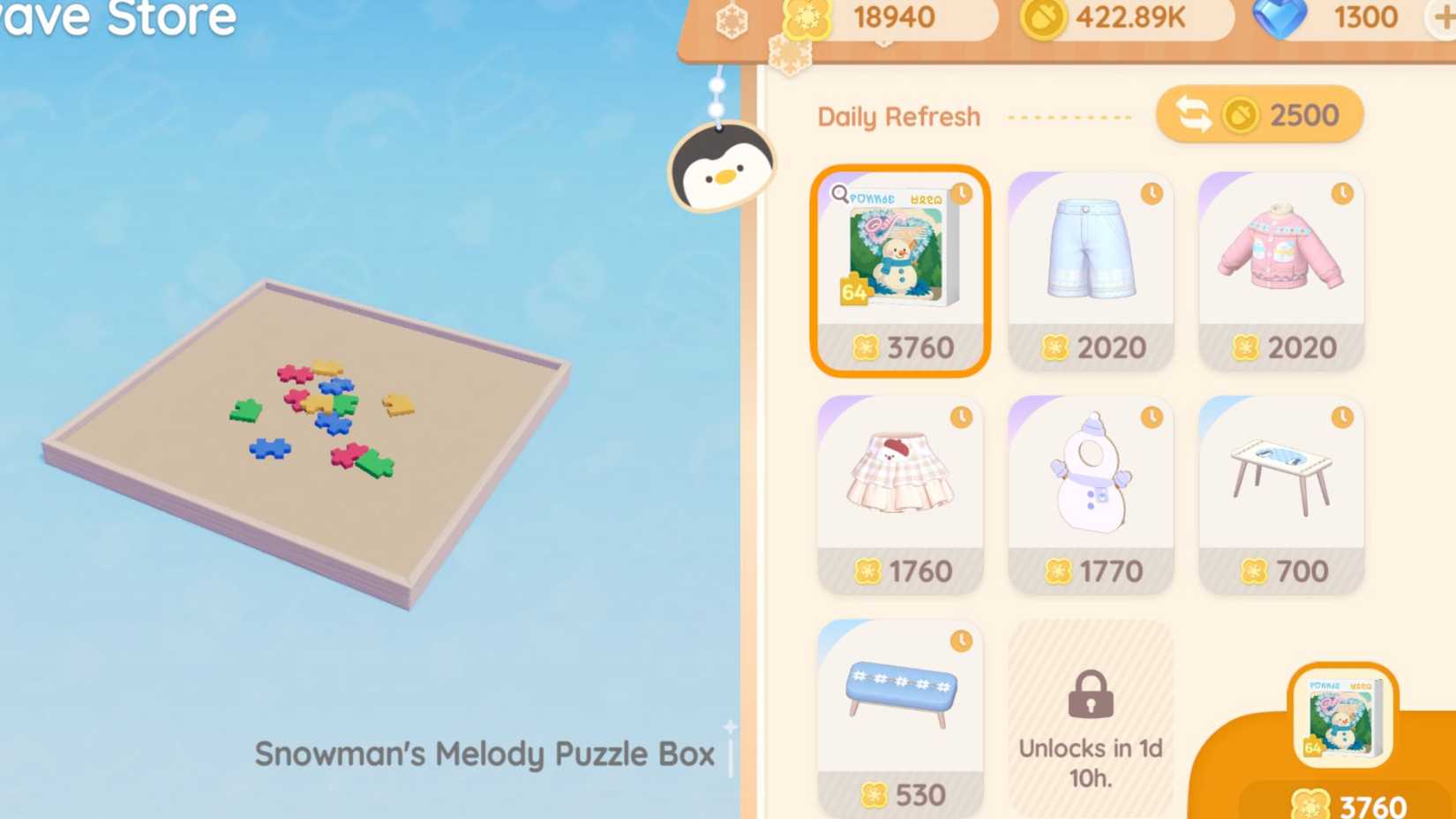Select the white table priced 700
1456x819 pixels.
click(x=1280, y=490)
